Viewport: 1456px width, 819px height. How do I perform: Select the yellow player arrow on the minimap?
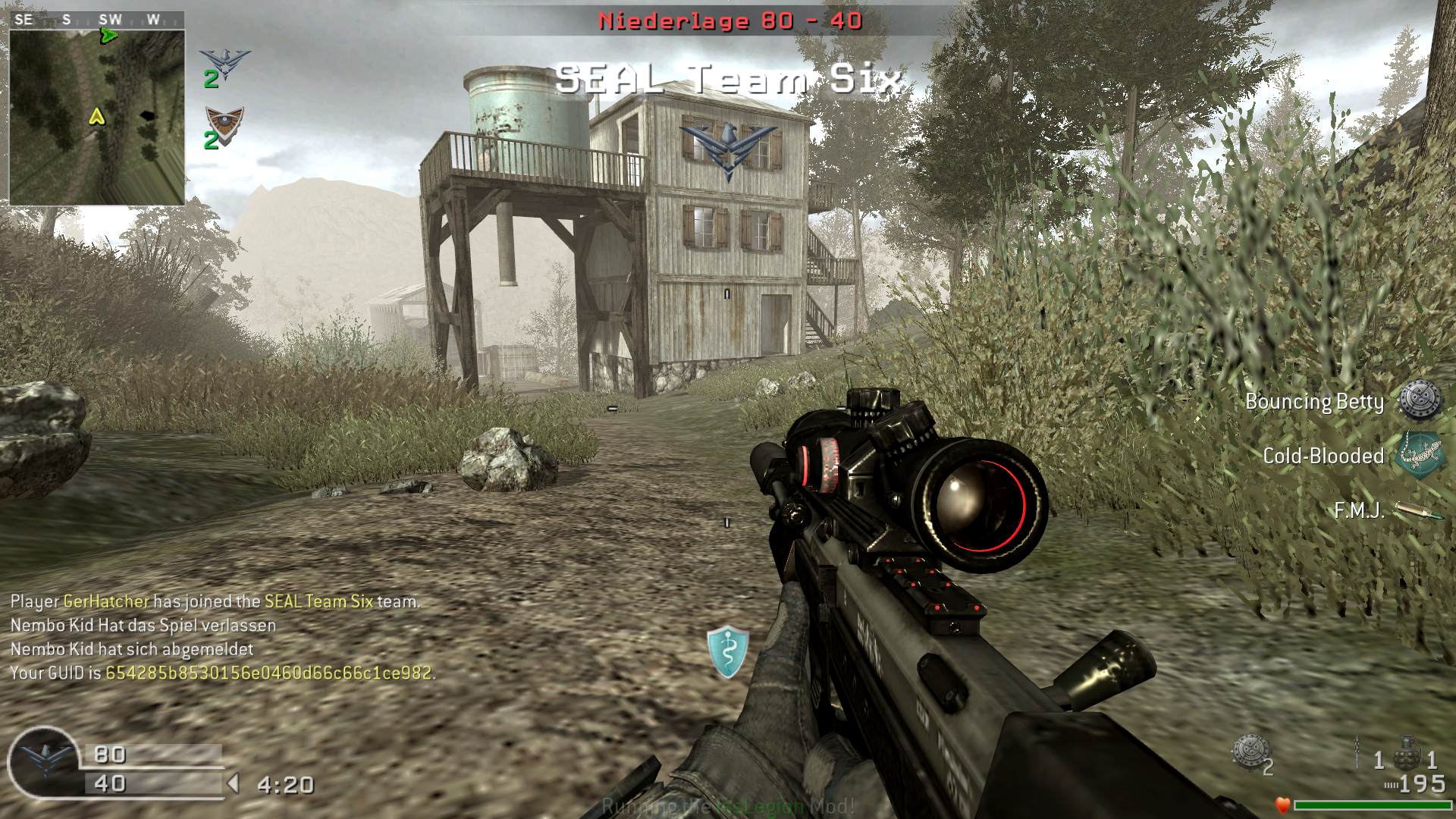coord(96,116)
